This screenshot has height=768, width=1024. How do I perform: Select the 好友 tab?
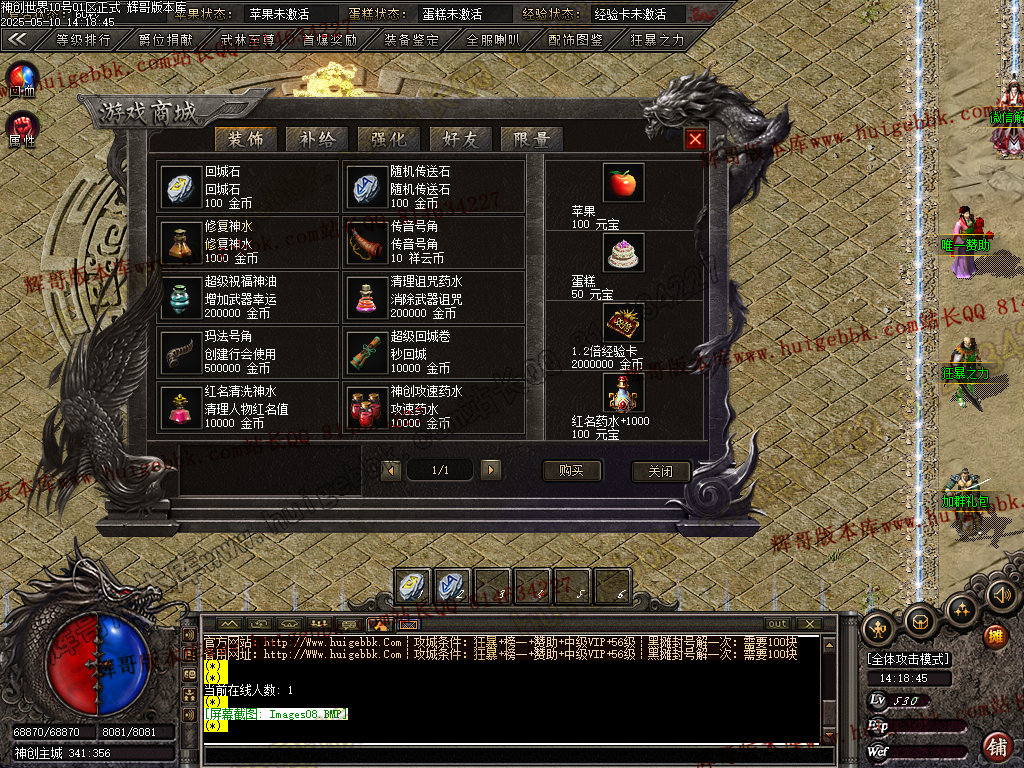(460, 139)
